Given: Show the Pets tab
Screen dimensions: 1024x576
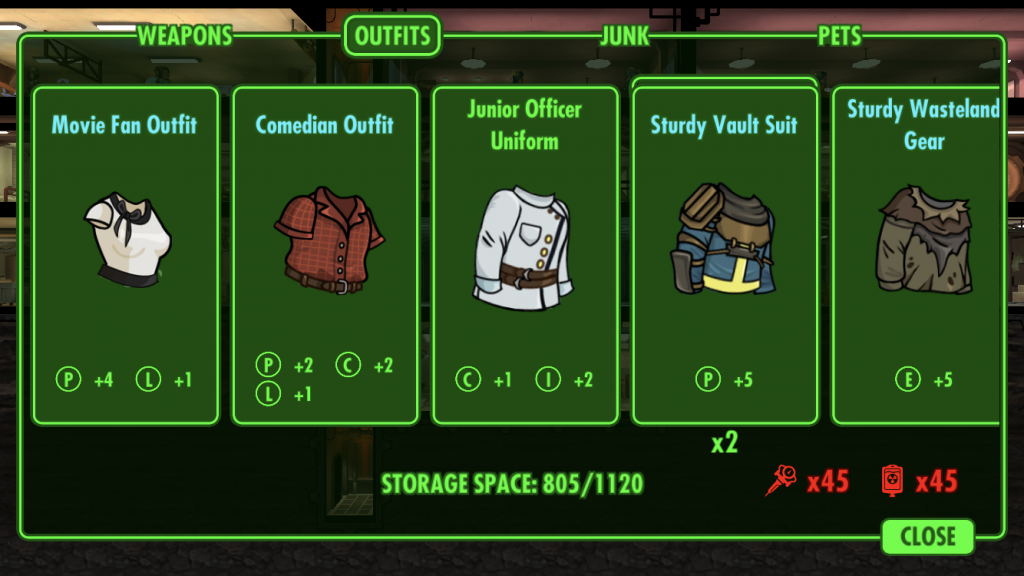Looking at the screenshot, I should coord(839,36).
